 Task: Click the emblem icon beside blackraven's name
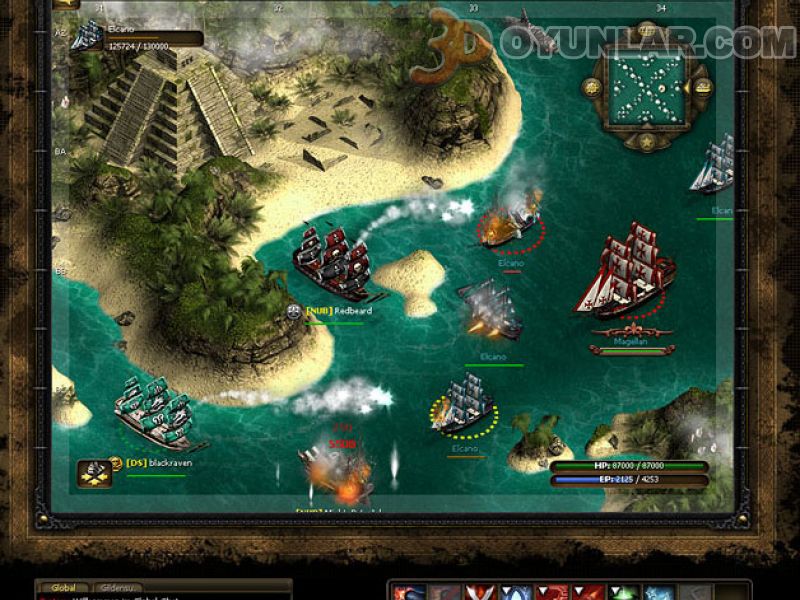click(x=94, y=470)
